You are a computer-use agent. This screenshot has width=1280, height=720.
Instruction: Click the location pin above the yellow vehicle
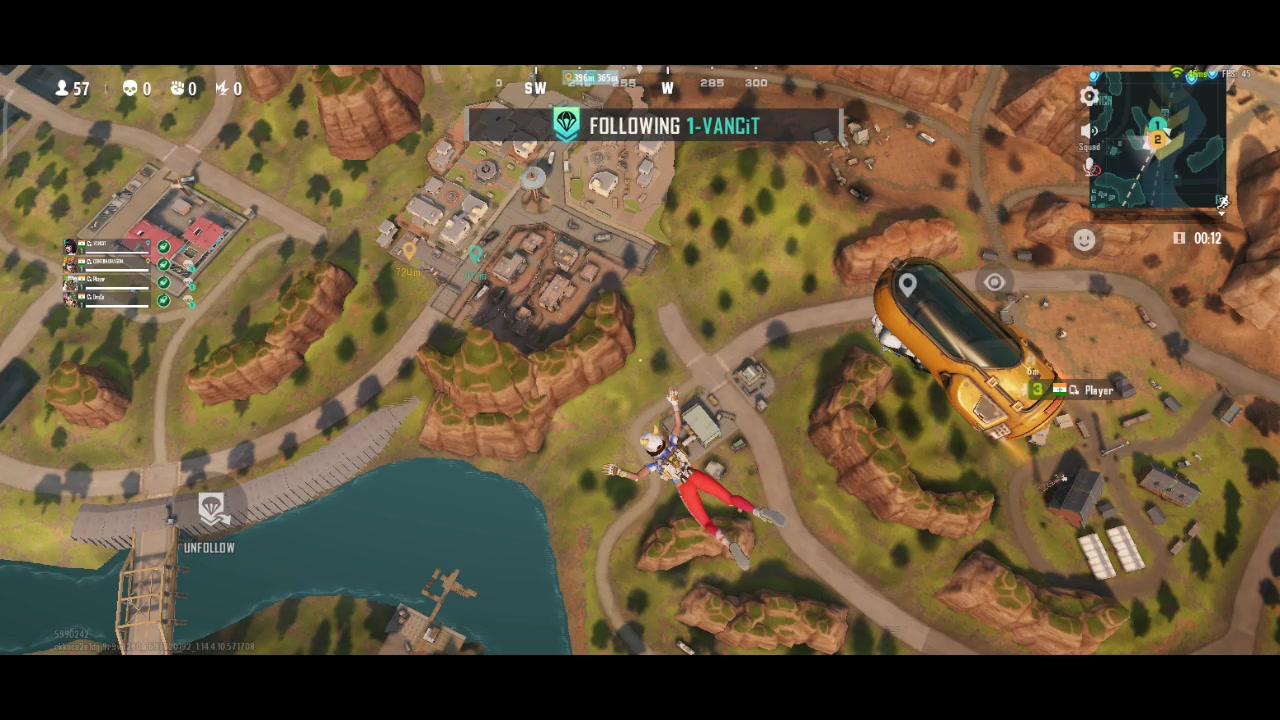[907, 284]
